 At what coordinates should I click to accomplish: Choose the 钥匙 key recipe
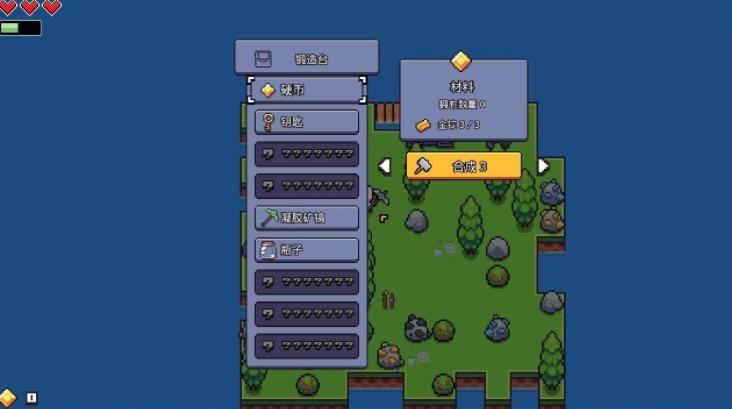tap(306, 122)
